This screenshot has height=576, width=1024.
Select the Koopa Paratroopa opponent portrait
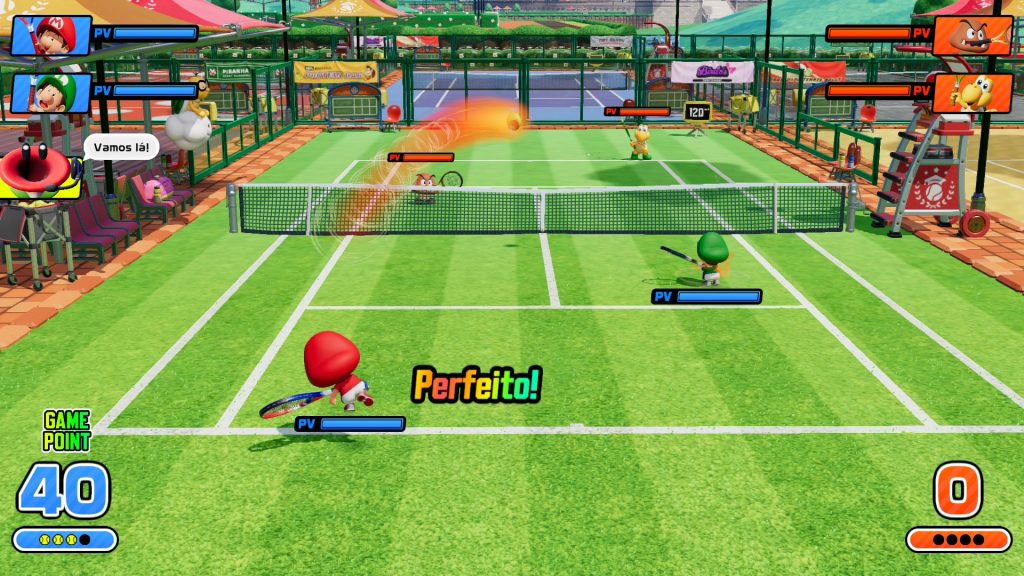(972, 93)
